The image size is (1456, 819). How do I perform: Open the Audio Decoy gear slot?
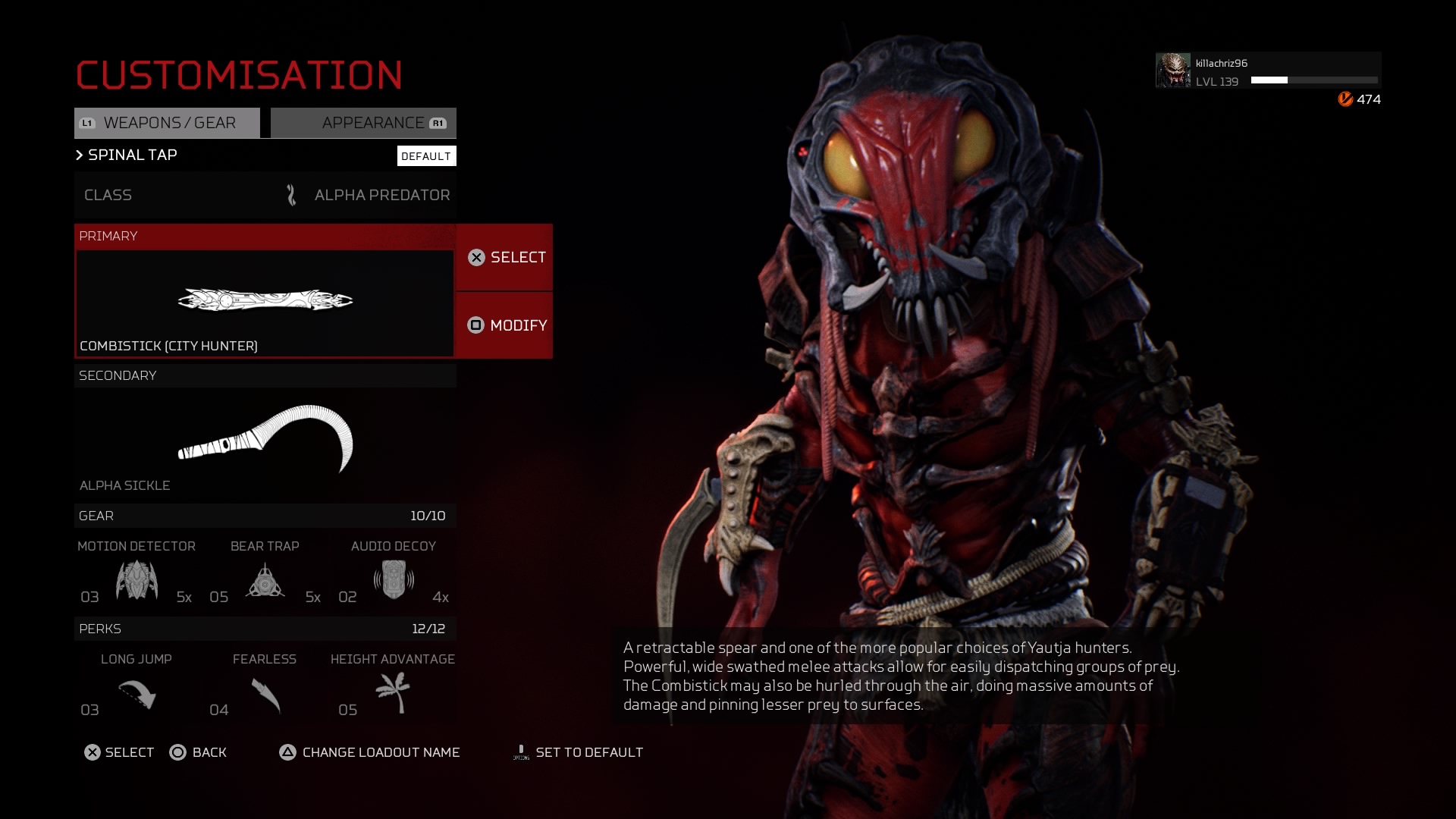[393, 580]
